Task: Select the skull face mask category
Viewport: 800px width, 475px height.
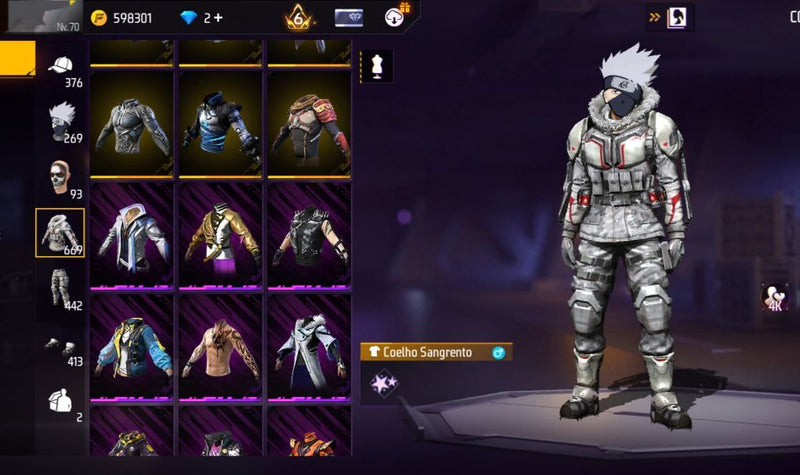Action: [61, 177]
